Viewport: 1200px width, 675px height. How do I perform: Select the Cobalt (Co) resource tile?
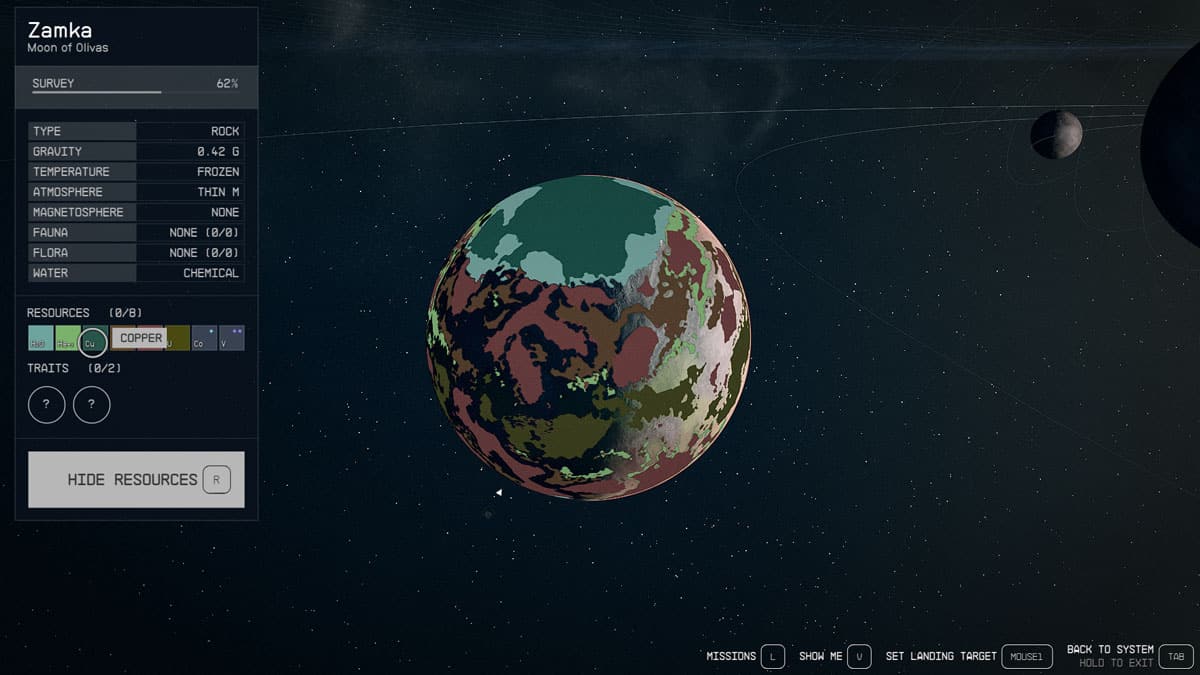point(204,338)
